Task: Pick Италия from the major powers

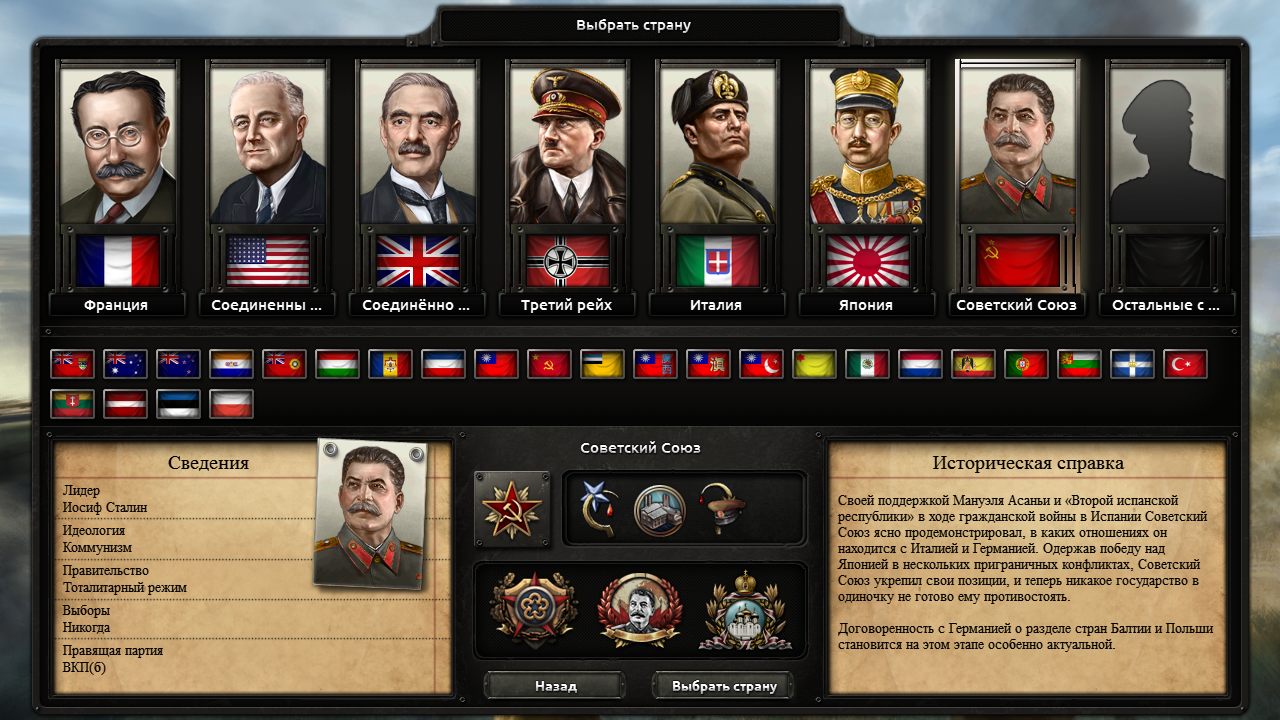Action: [x=716, y=180]
